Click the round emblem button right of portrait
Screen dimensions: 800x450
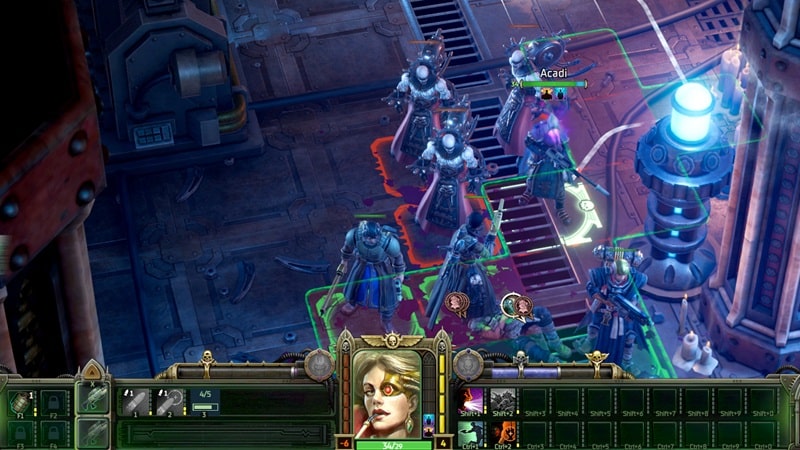(468, 365)
